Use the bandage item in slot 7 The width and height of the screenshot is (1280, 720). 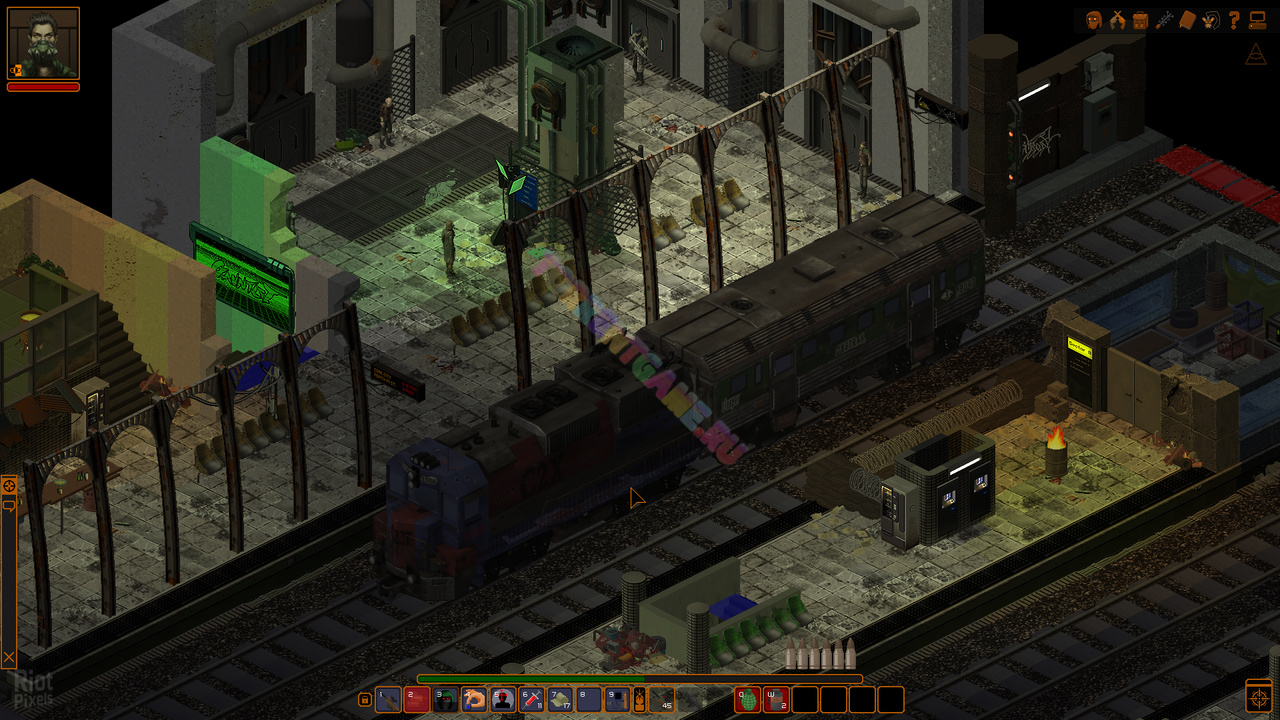pos(561,699)
